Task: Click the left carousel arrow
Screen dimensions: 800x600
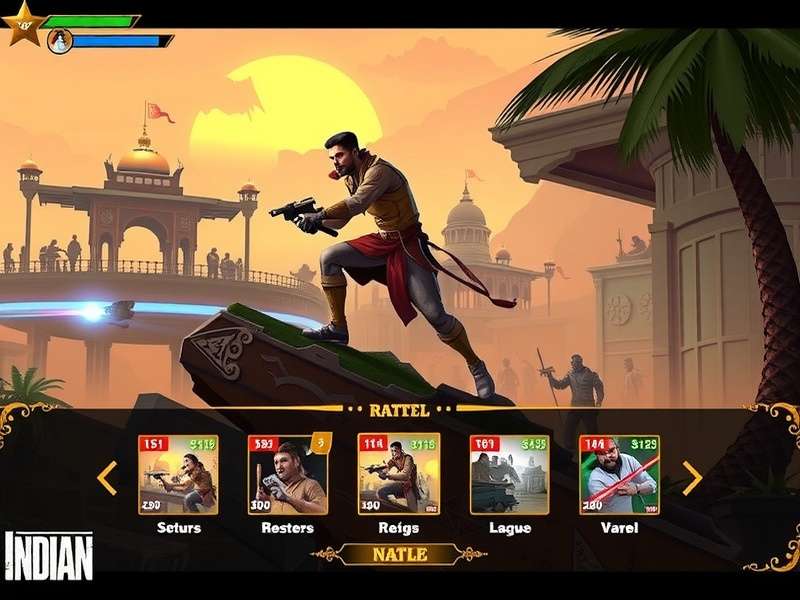Action: (x=107, y=477)
